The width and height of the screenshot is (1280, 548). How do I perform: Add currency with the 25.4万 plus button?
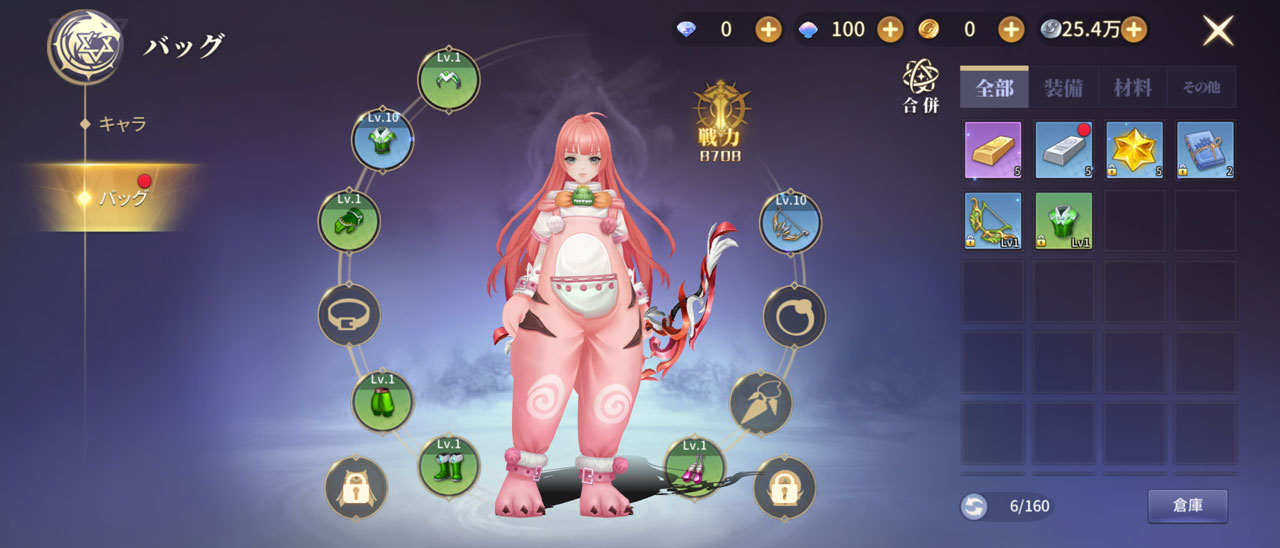pyautogui.click(x=1133, y=29)
